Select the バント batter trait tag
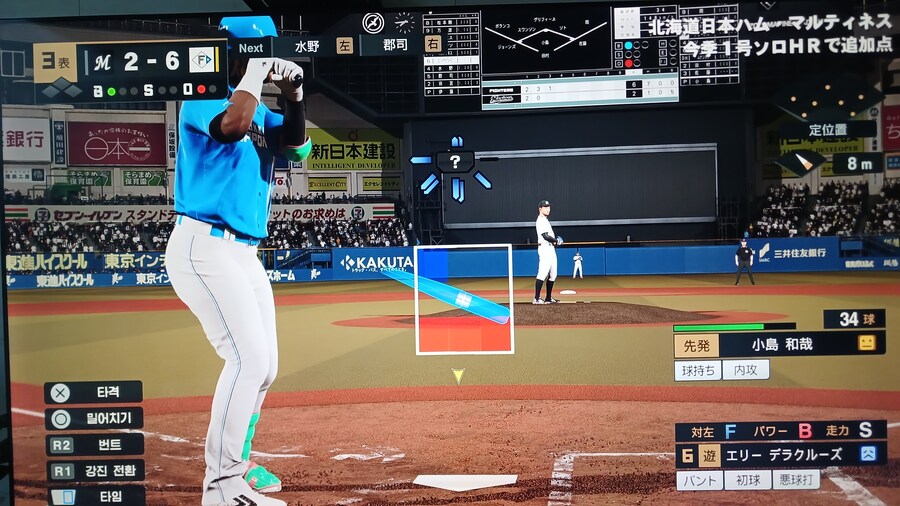 click(x=699, y=480)
